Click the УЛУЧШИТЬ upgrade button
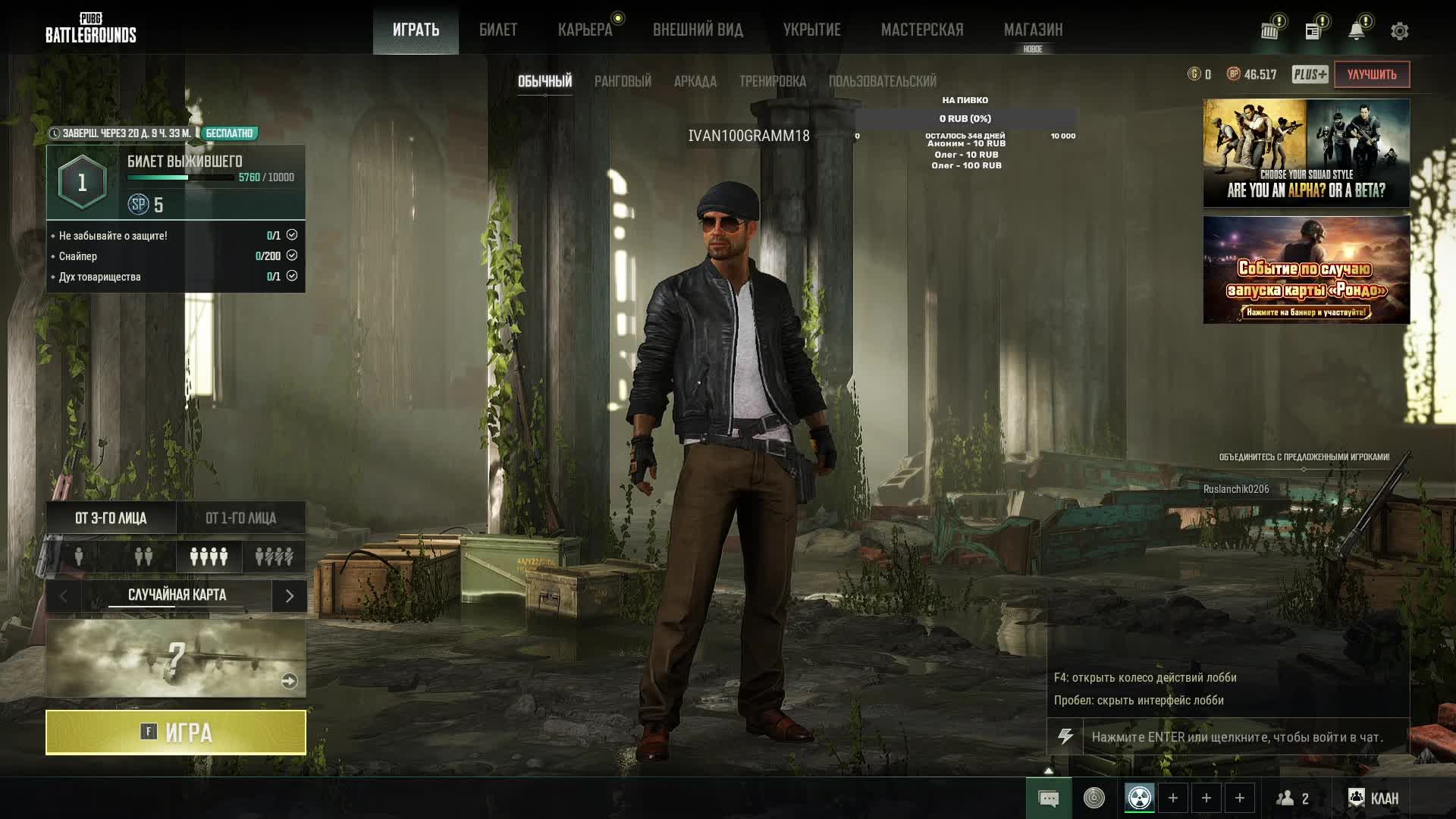The width and height of the screenshot is (1456, 819). [1371, 74]
